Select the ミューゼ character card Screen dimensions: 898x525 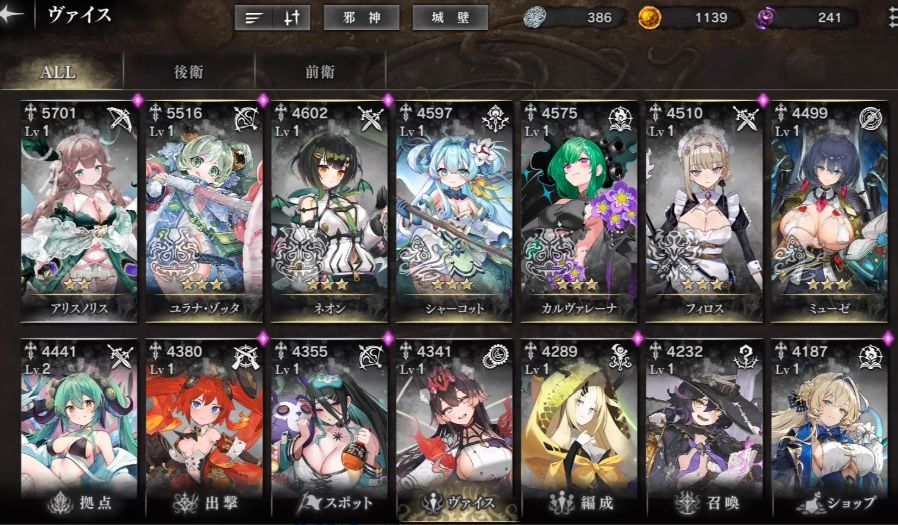pyautogui.click(x=829, y=210)
